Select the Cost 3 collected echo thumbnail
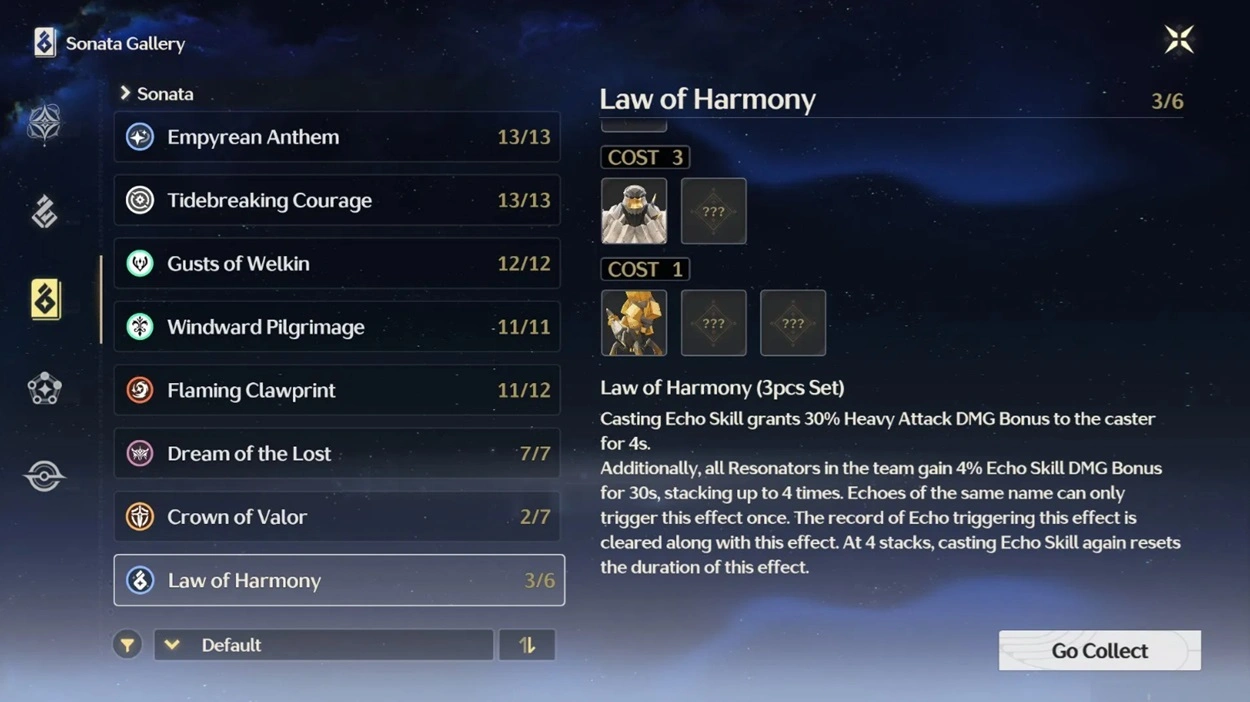 click(634, 211)
